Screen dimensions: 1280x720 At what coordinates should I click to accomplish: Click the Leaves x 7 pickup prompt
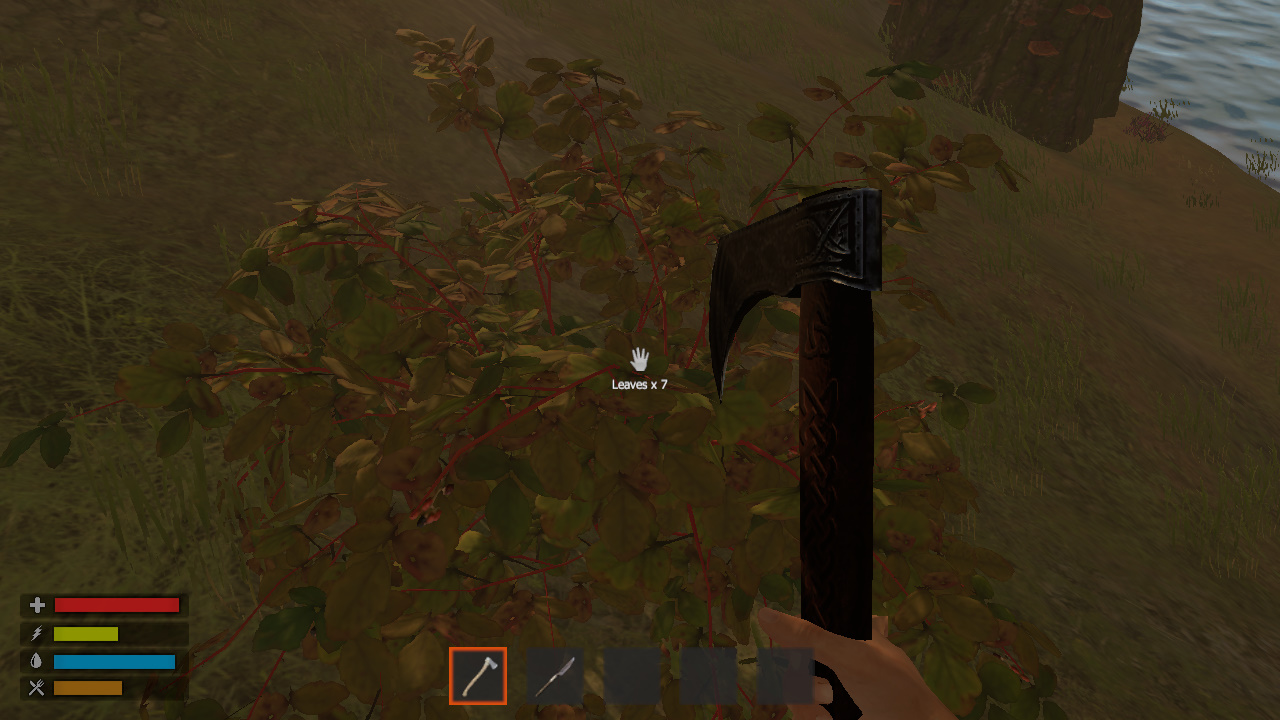(x=640, y=382)
